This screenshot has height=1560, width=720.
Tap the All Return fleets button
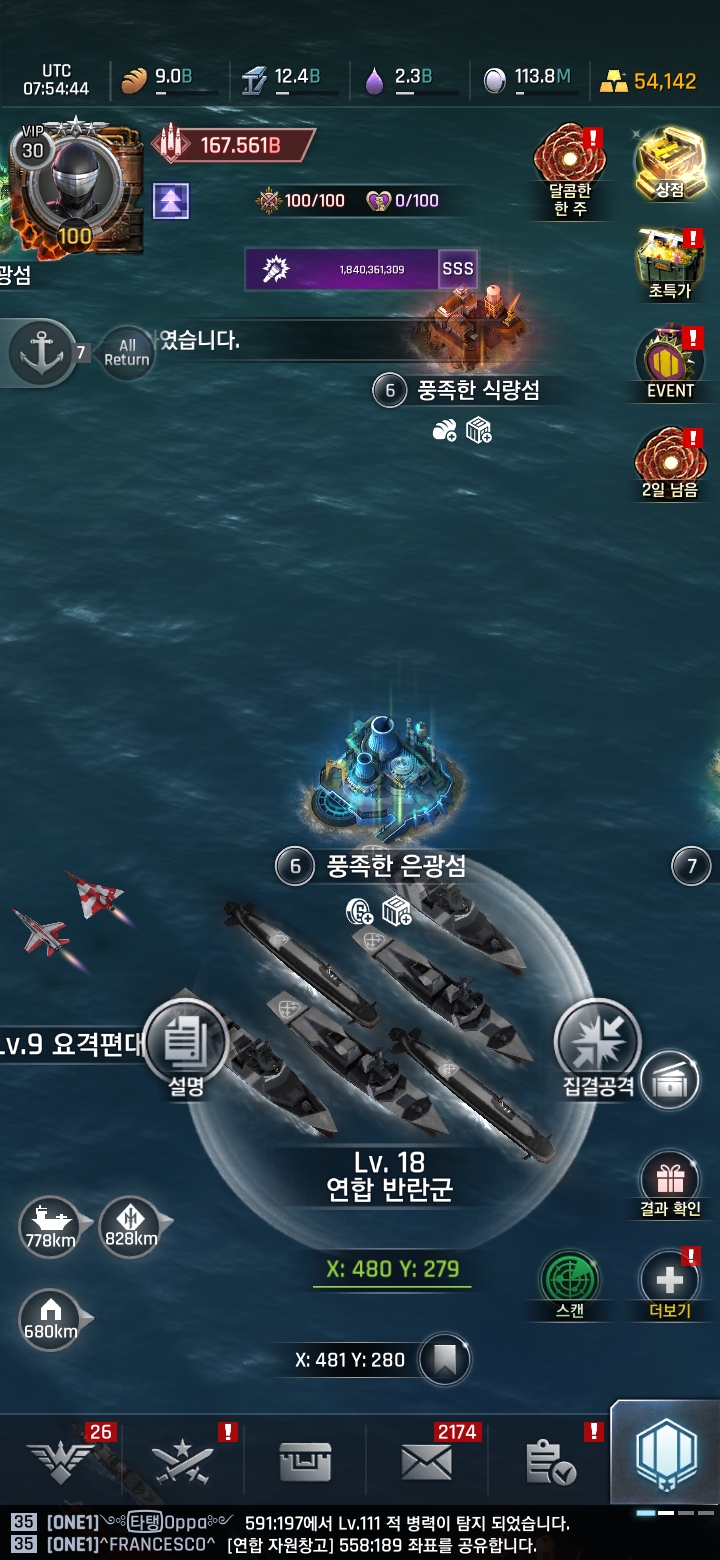coord(127,352)
